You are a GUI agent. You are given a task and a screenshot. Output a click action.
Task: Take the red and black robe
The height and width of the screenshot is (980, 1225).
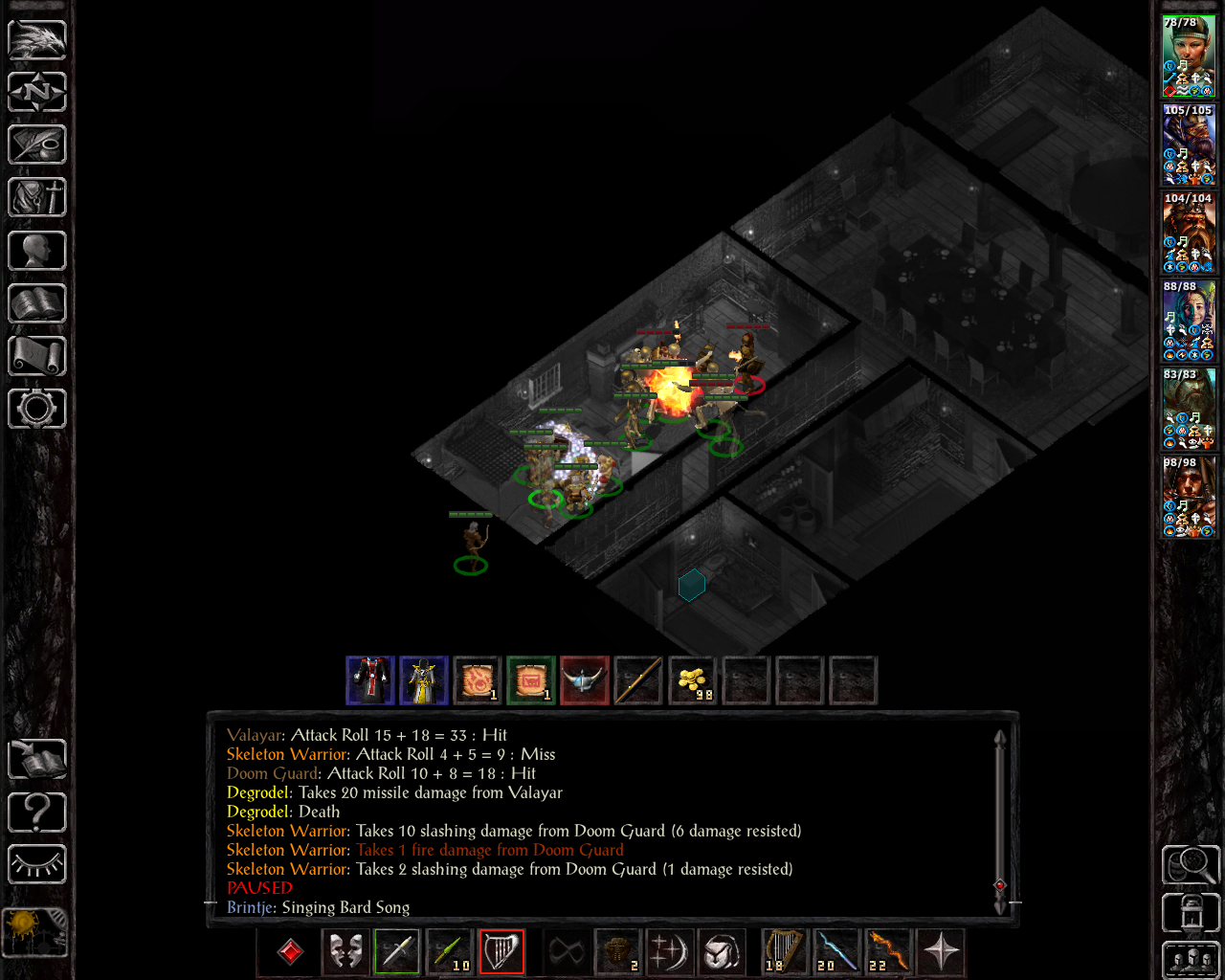pyautogui.click(x=370, y=681)
